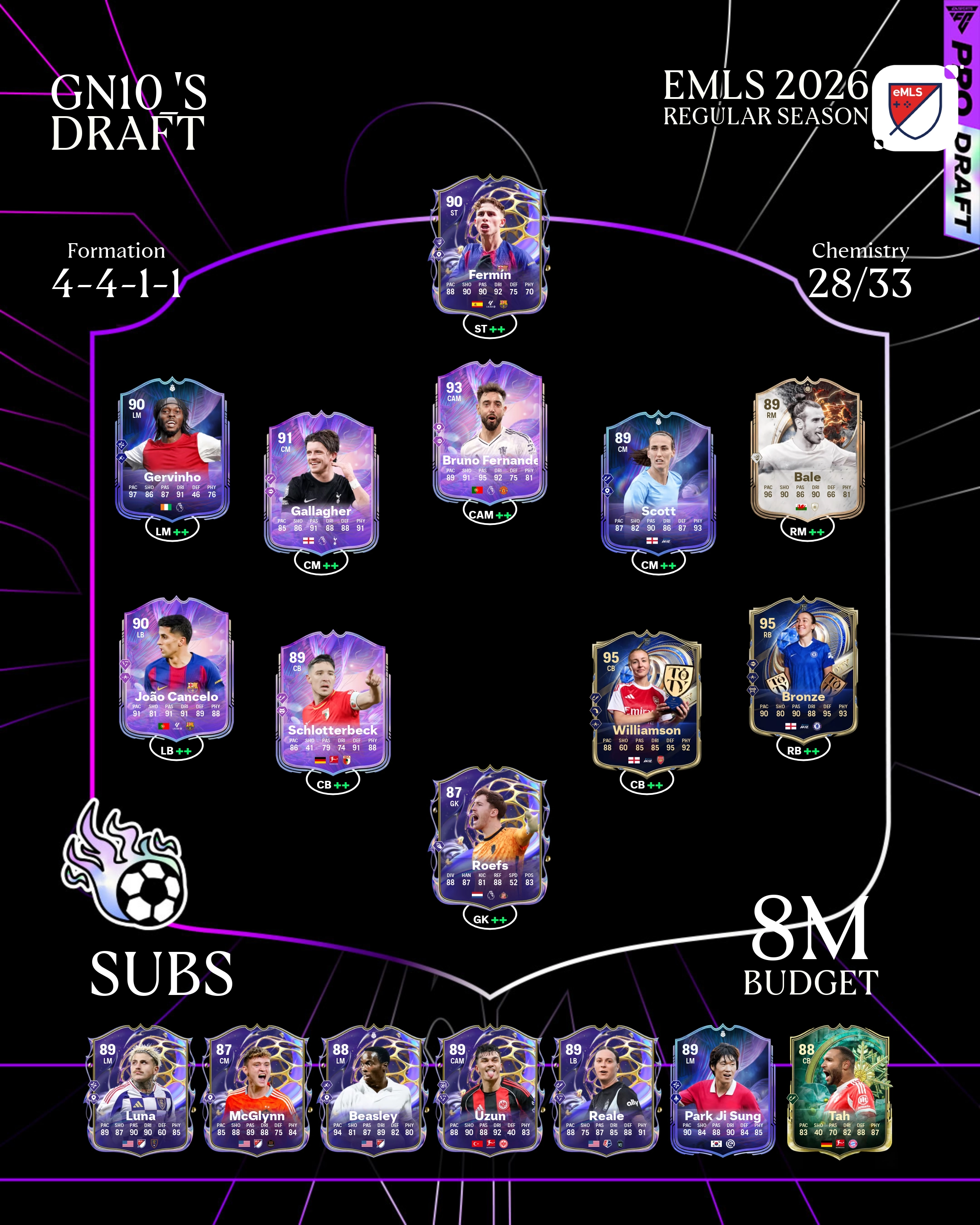Click the Park Ji Sung card
The width and height of the screenshot is (980, 1225).
click(x=723, y=1090)
